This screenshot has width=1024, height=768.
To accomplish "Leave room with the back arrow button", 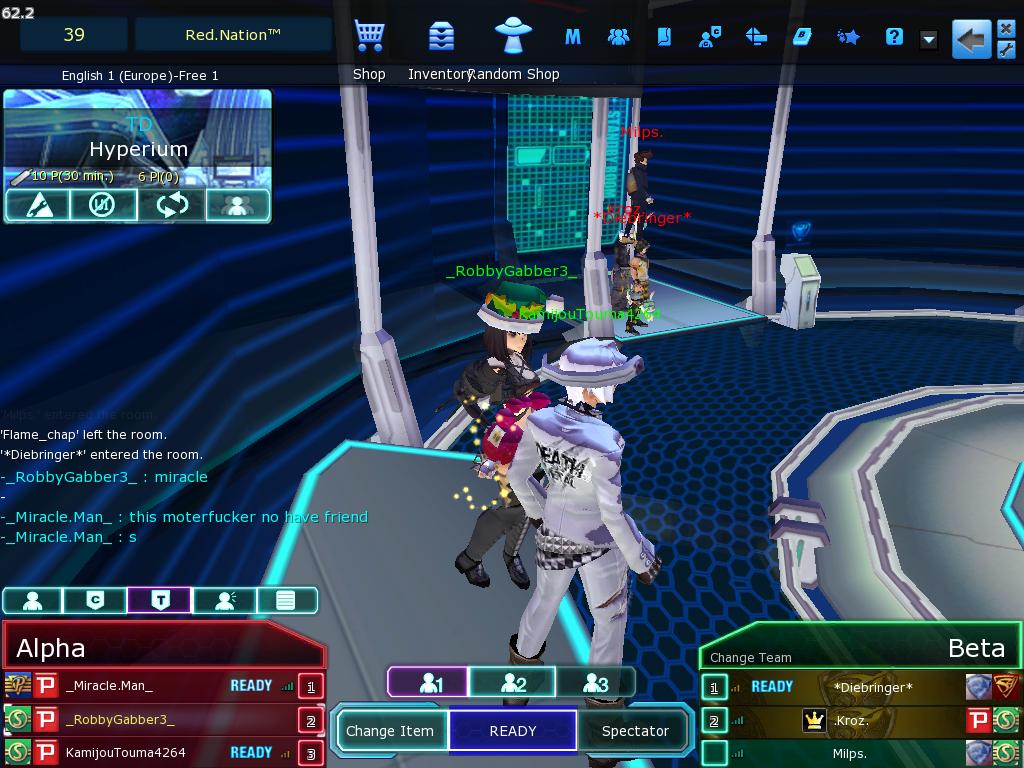I will click(971, 40).
